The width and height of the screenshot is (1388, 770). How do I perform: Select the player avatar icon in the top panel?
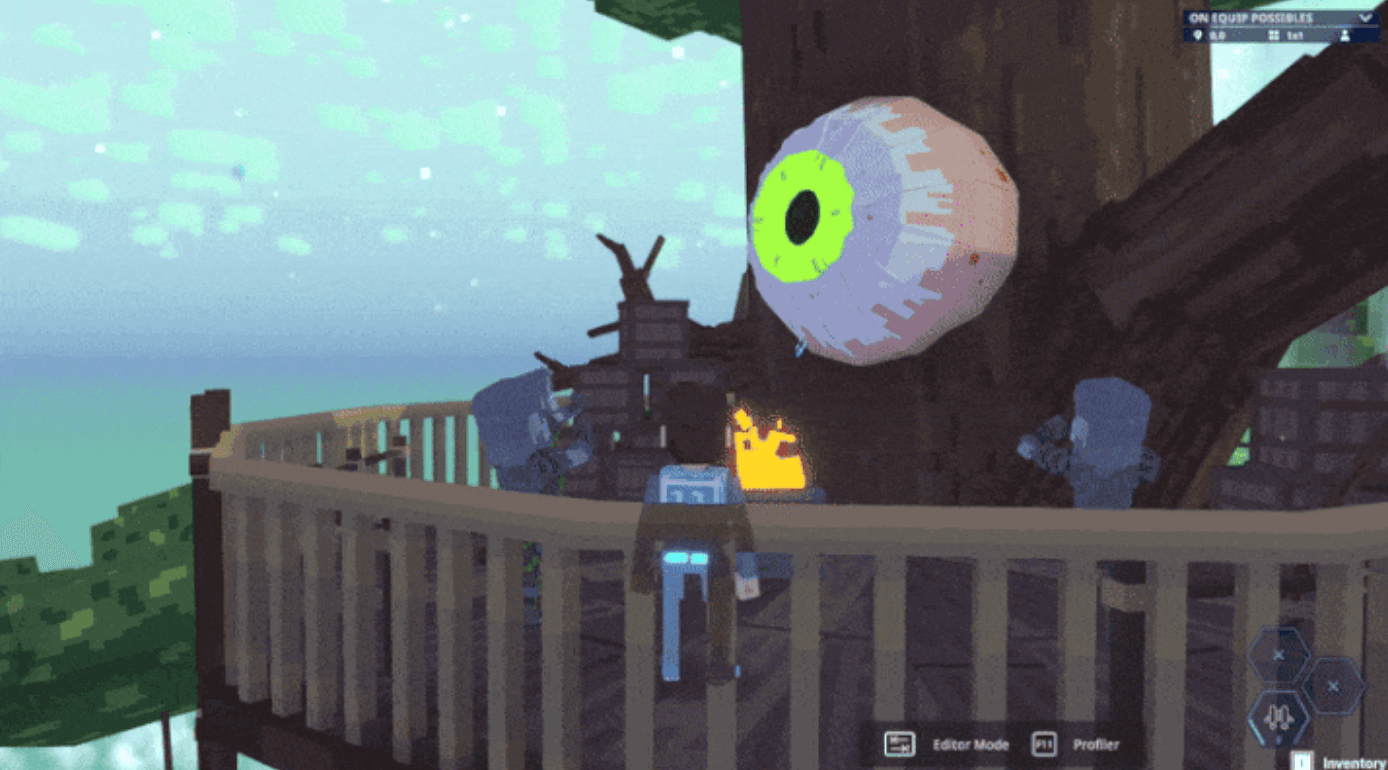(1344, 35)
